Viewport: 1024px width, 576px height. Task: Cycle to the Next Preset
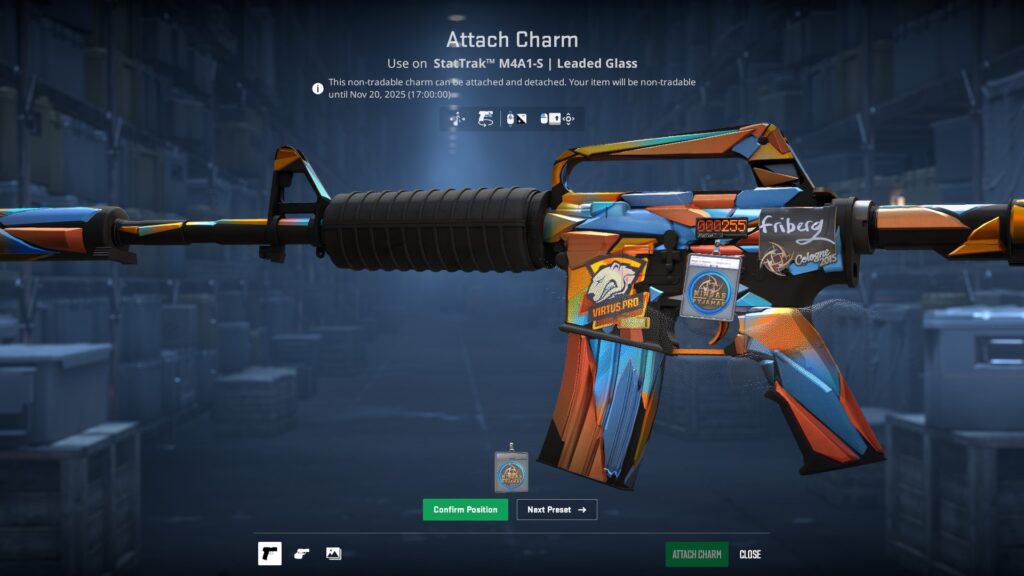[x=556, y=510]
